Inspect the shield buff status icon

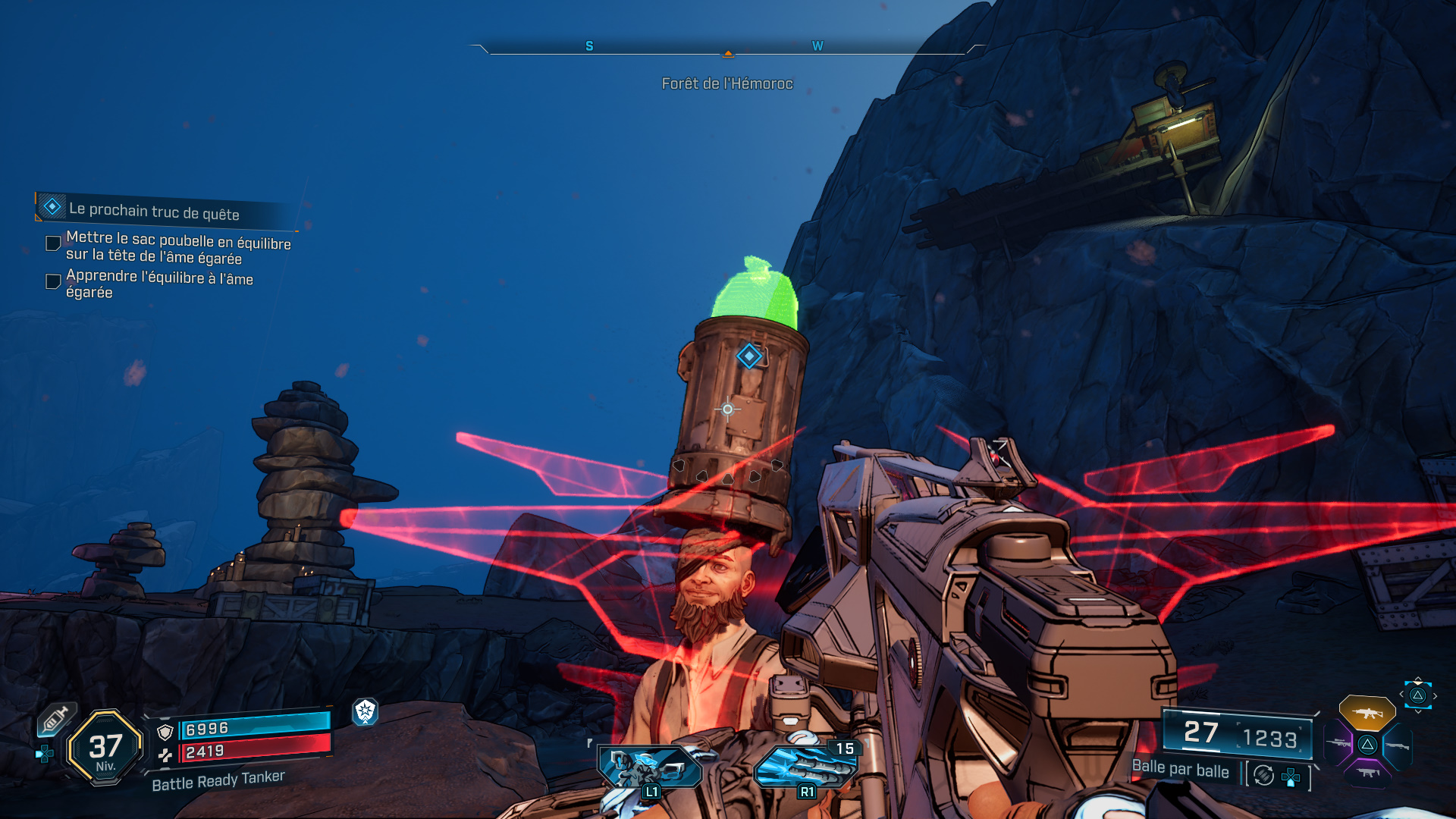(x=366, y=711)
